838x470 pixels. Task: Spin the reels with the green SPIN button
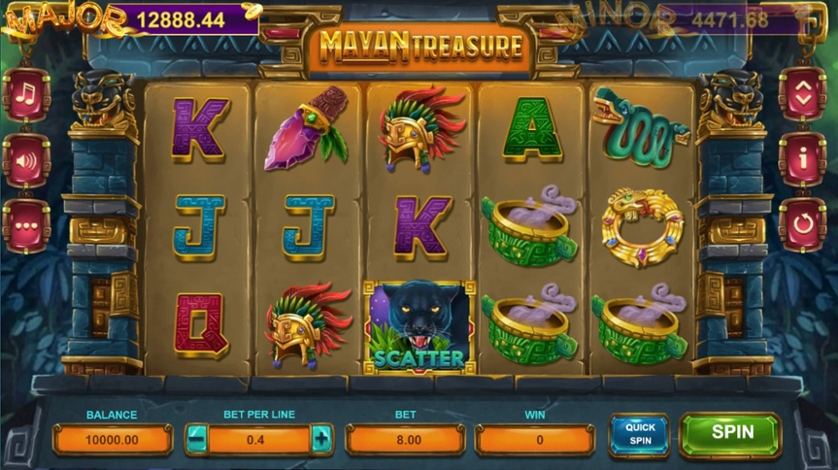(730, 434)
